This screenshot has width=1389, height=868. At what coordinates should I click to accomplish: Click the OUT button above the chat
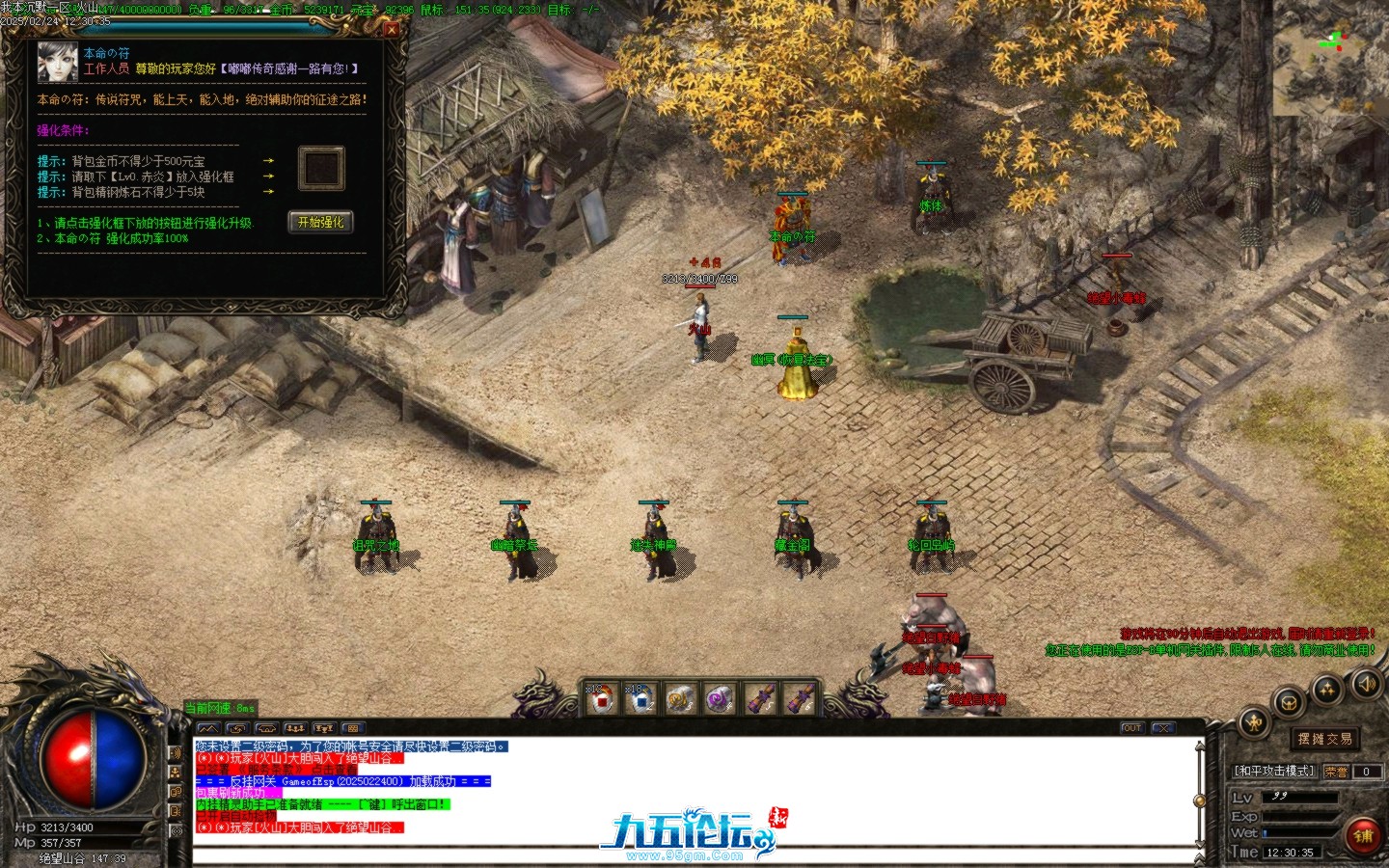click(1131, 728)
